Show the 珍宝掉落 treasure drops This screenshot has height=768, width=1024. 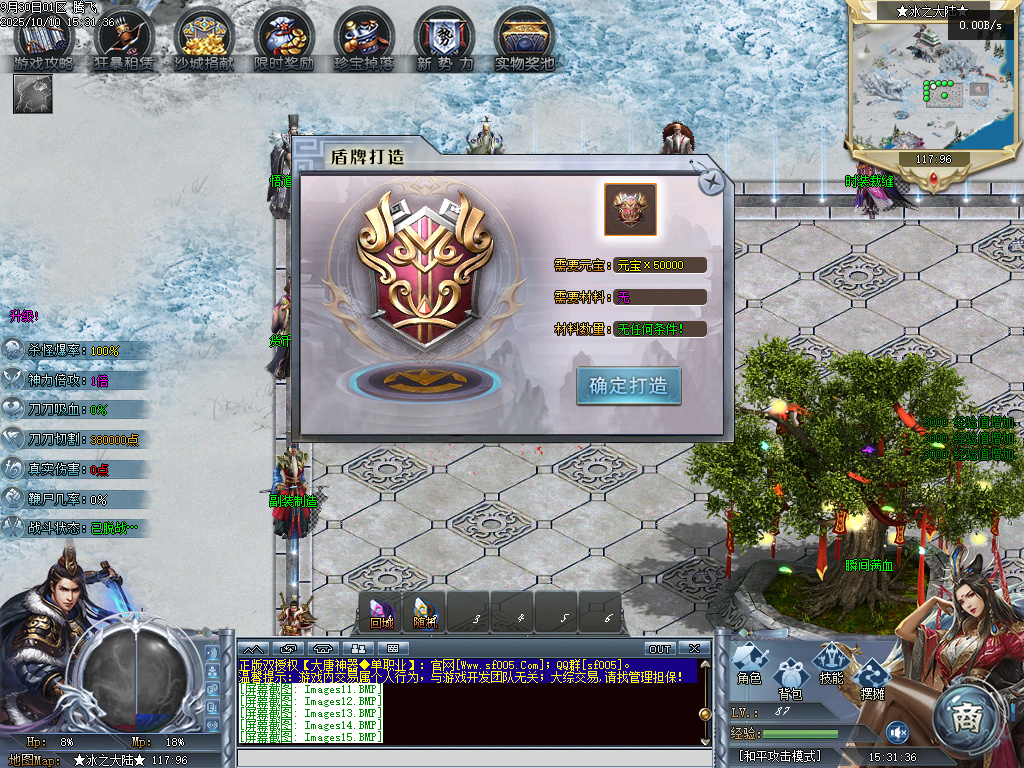(364, 40)
